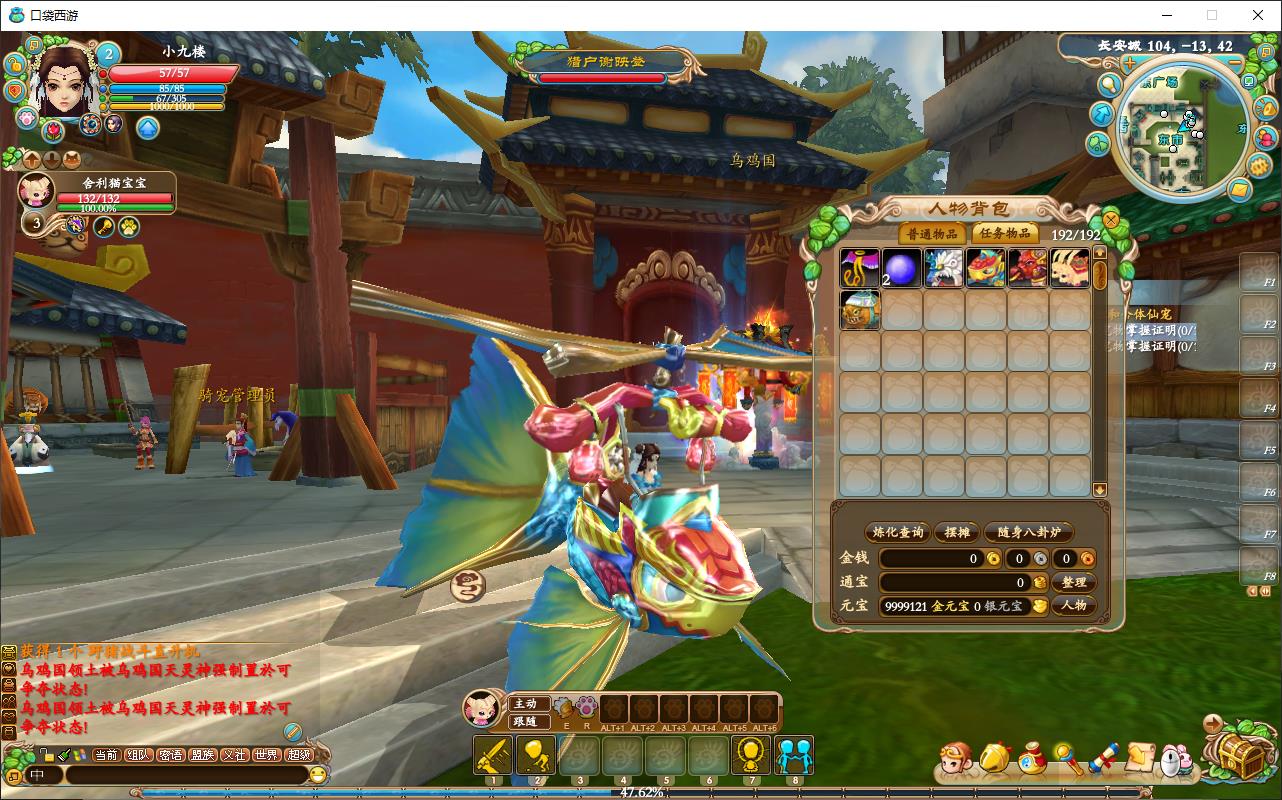Close the 人物背包 inventory window
Screen dimensions: 1282x800
[1110, 219]
